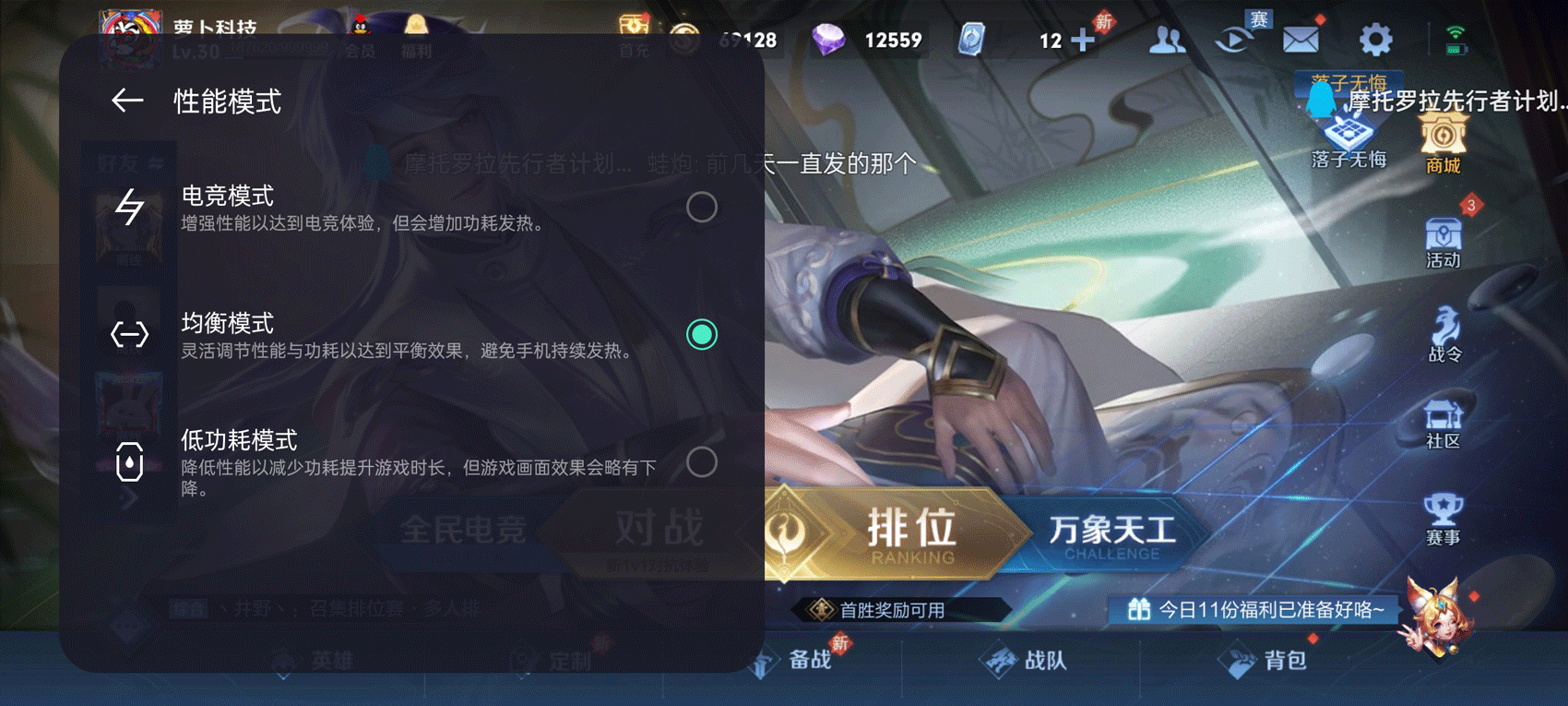This screenshot has width=1568, height=706.
Task: Open the 活动 activities icon
Action: click(x=1443, y=240)
